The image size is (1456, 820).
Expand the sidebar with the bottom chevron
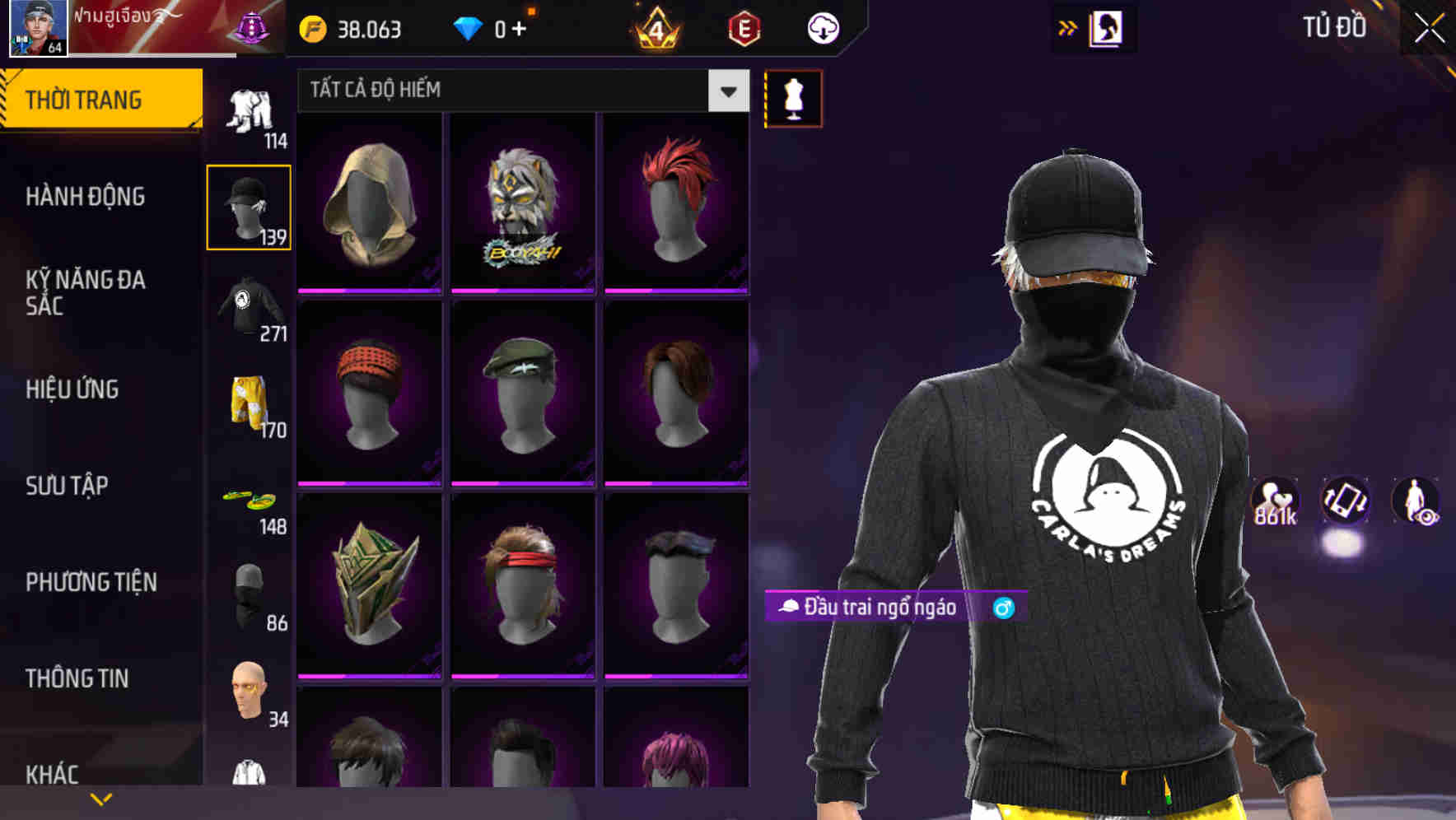coord(101,798)
